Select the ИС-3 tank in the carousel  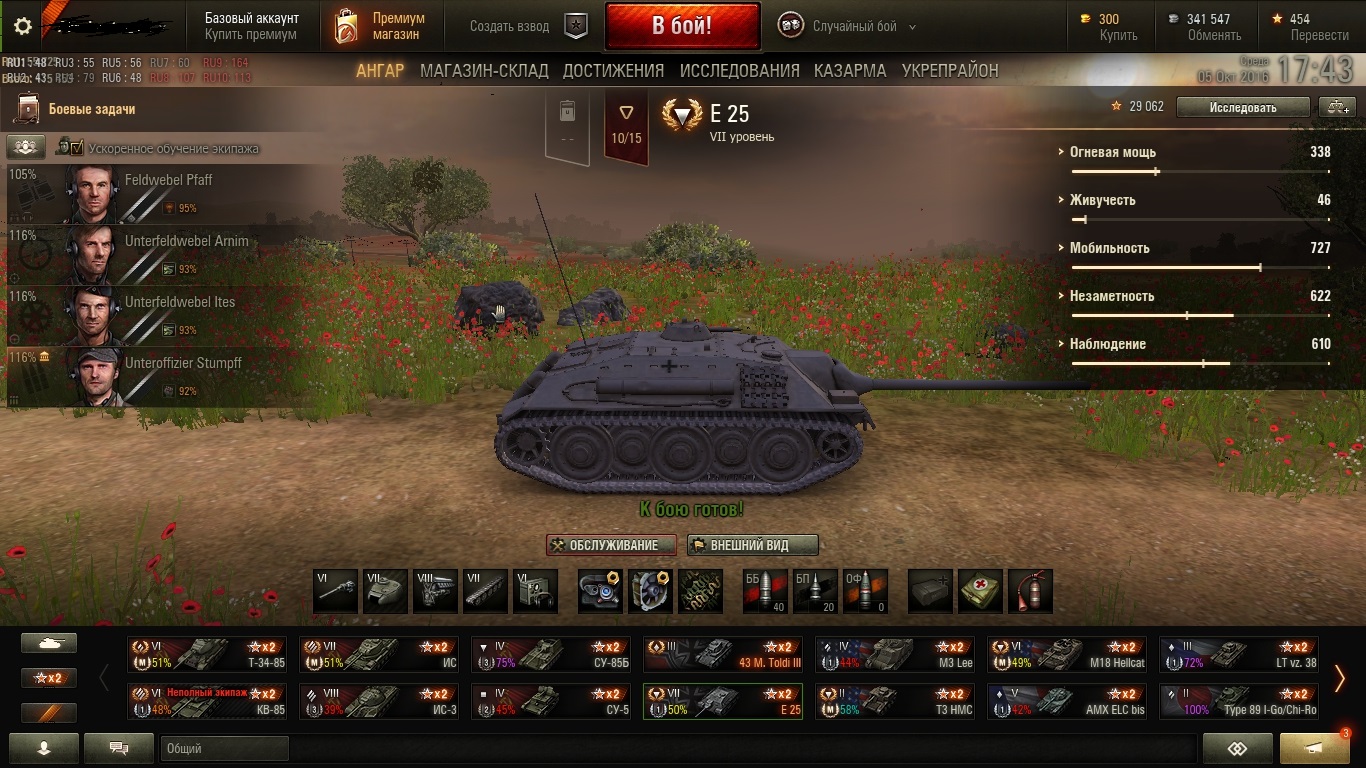tap(378, 701)
